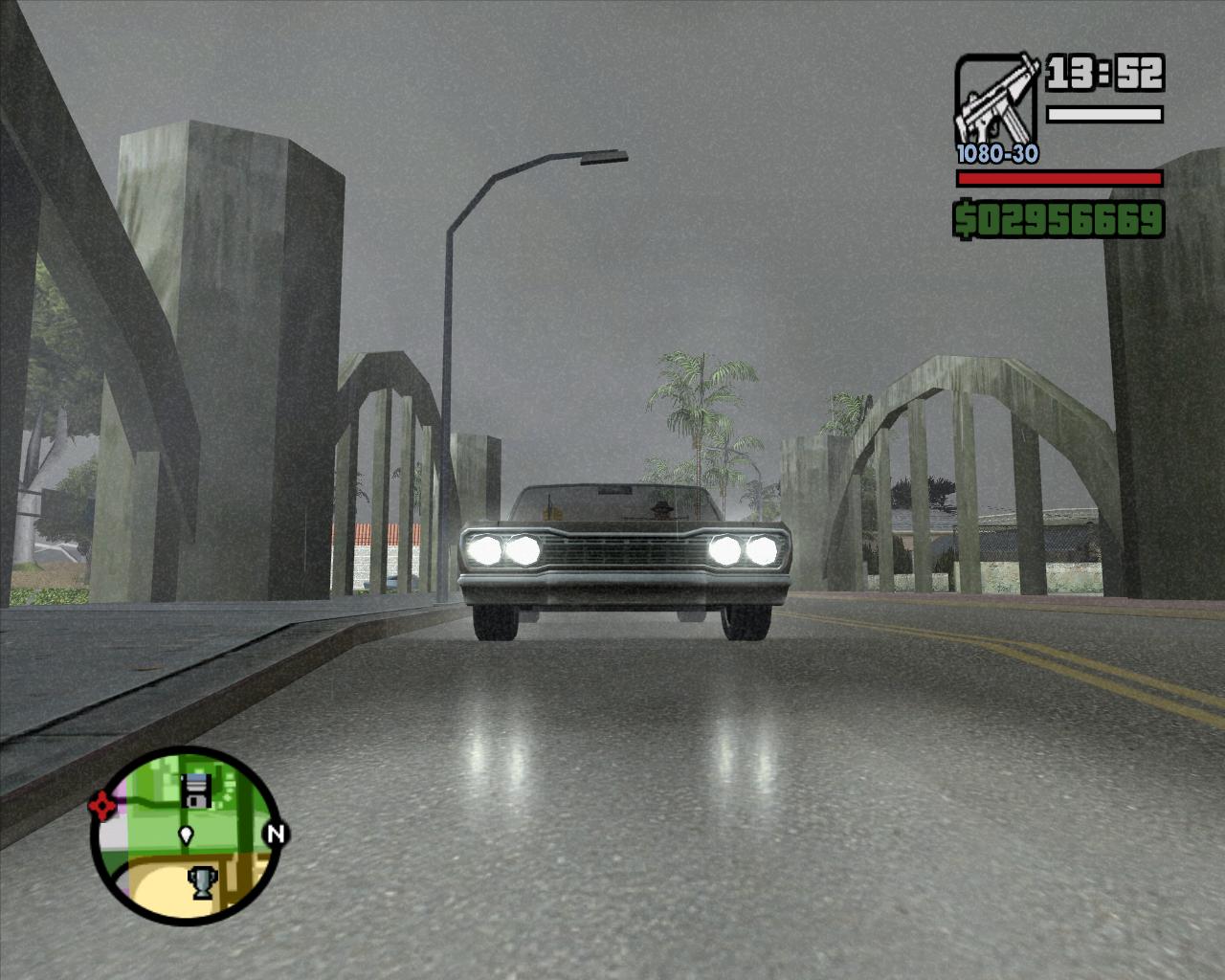Select the trophy marker on the radar

(202, 880)
